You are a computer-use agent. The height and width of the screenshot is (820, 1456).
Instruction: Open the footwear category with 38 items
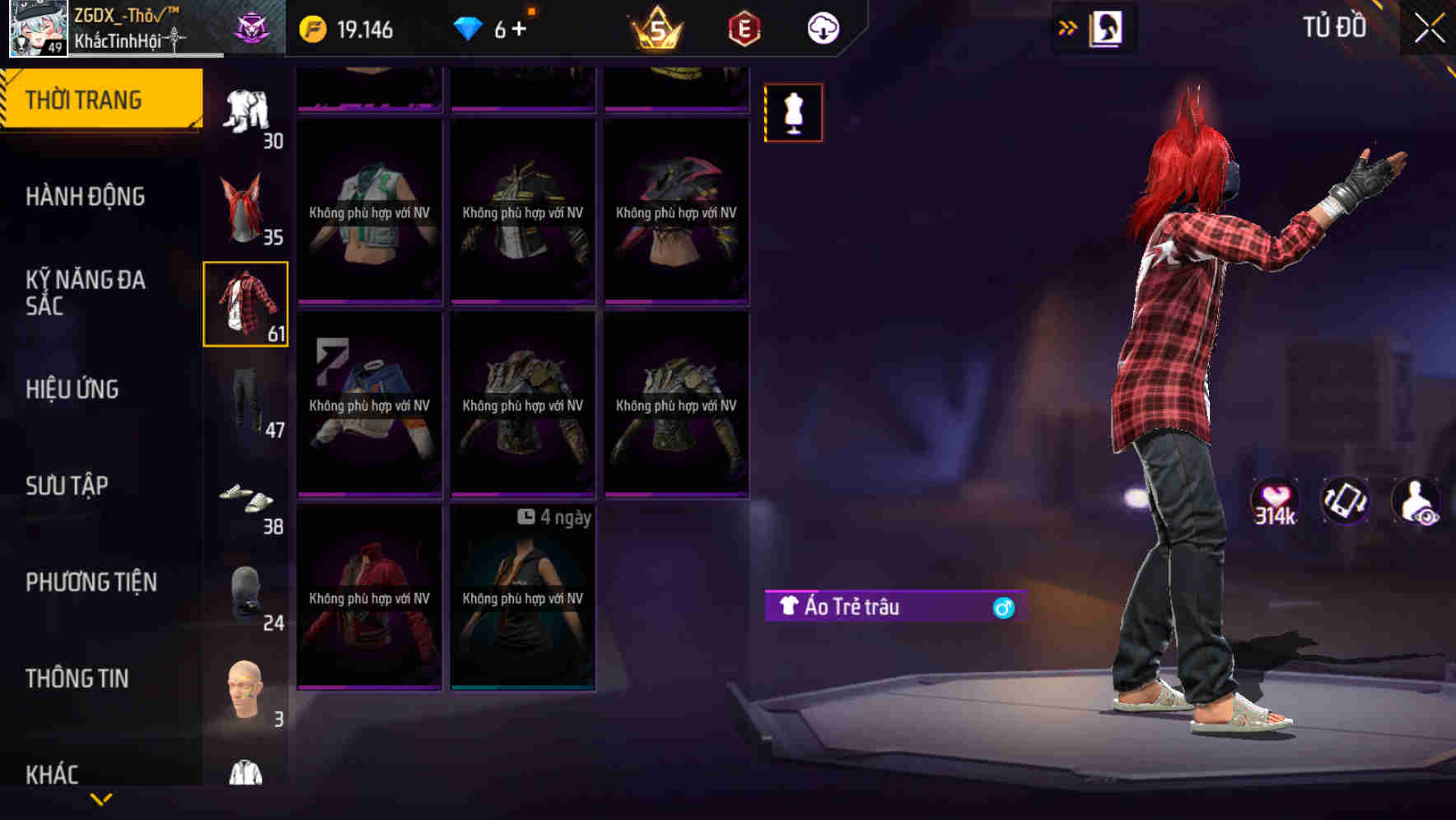click(247, 494)
